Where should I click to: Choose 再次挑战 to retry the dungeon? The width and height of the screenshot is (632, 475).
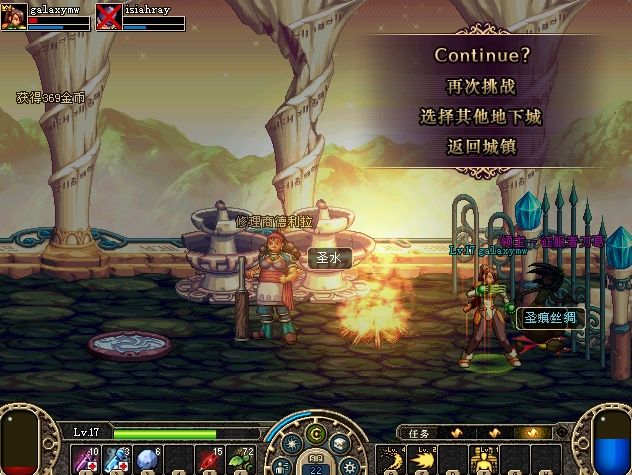pyautogui.click(x=480, y=86)
